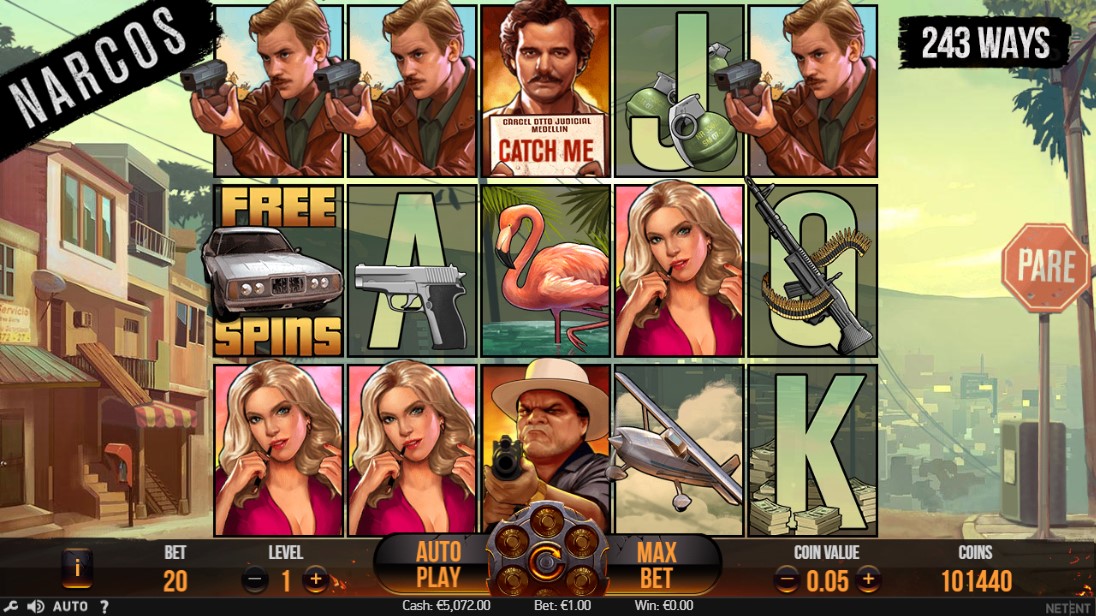Click the small AUTO text in footer
The height and width of the screenshot is (616, 1096).
pyautogui.click(x=70, y=606)
